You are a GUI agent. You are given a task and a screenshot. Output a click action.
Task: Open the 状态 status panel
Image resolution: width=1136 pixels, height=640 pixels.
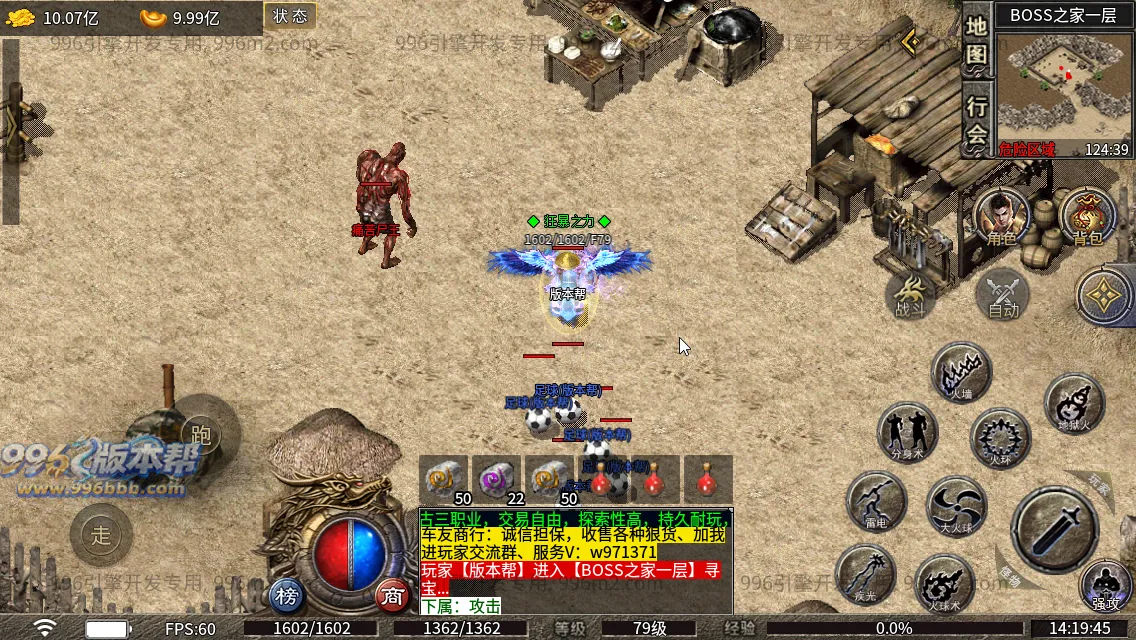coord(290,15)
